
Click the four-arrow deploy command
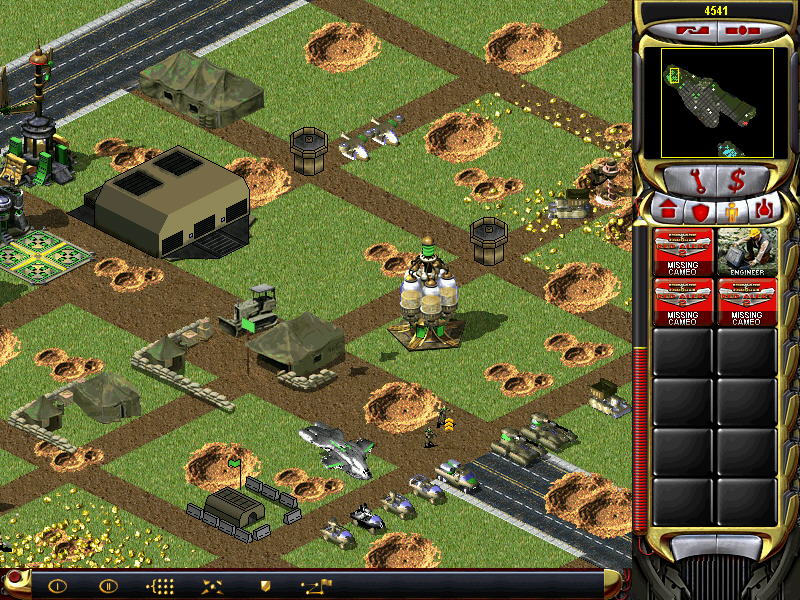click(x=212, y=586)
